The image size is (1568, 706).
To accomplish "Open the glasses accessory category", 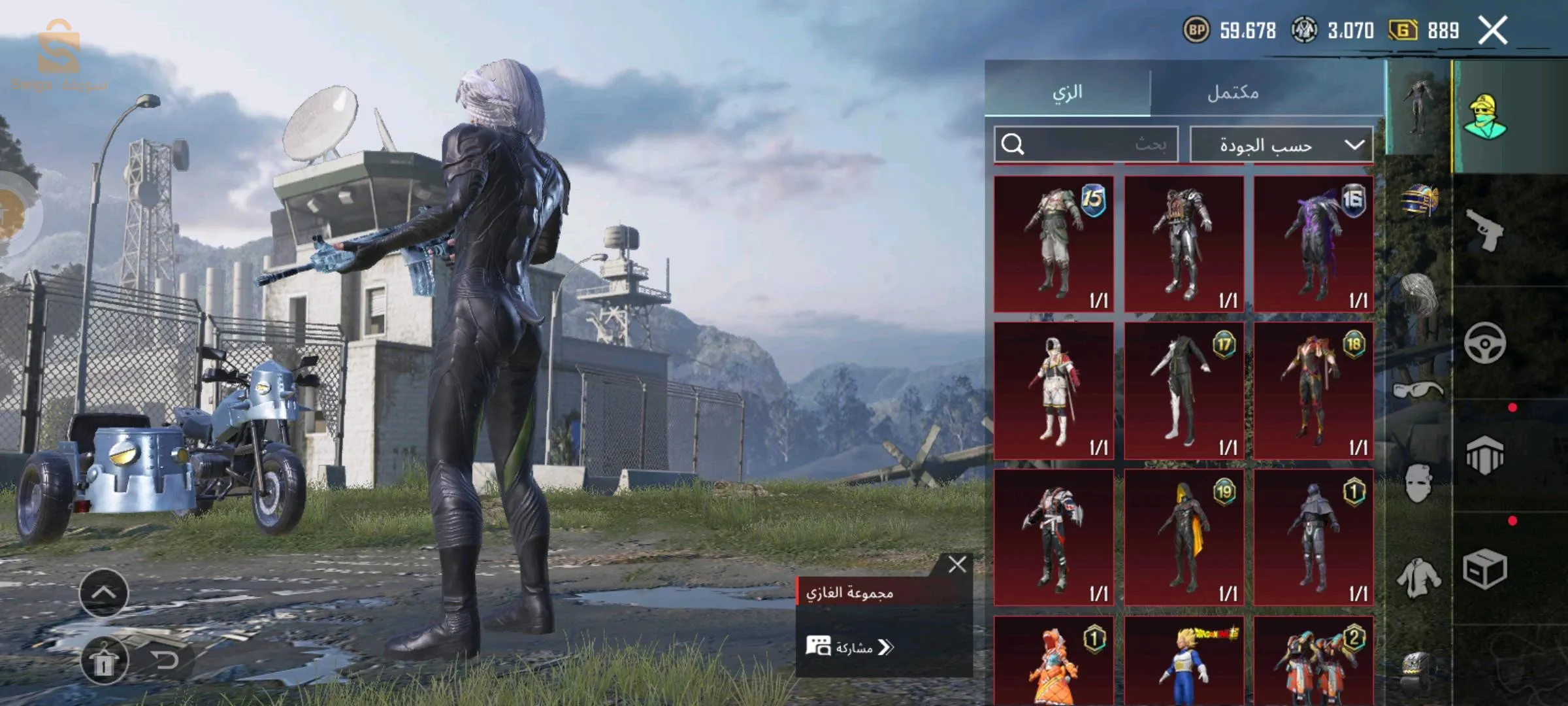I will pyautogui.click(x=1418, y=390).
